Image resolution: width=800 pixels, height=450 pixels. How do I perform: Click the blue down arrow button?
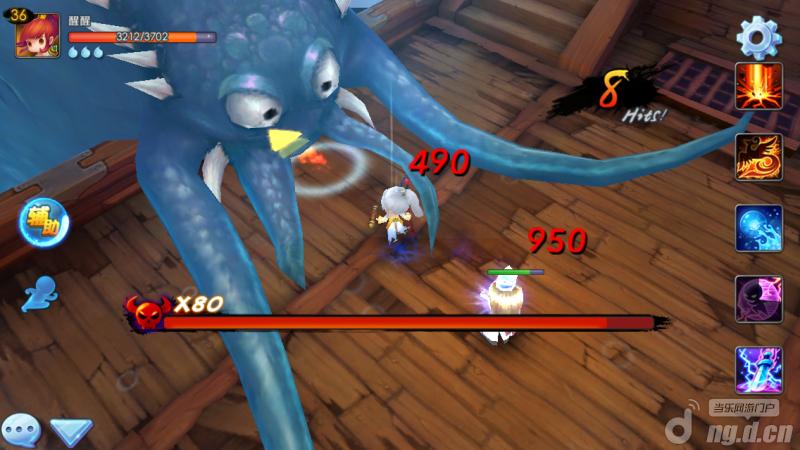(71, 432)
